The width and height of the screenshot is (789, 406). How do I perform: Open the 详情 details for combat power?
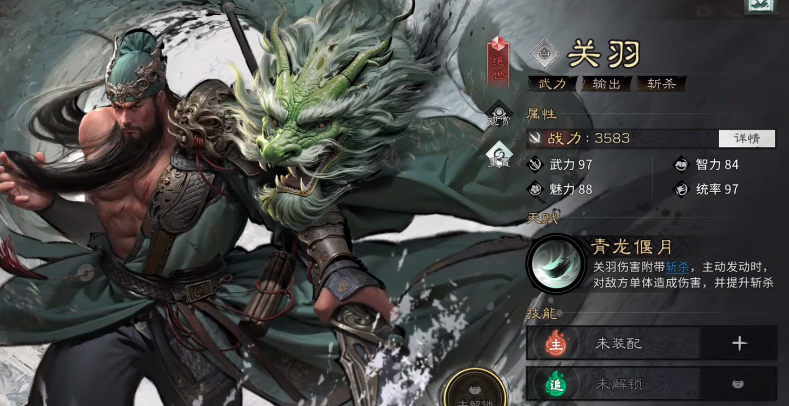(746, 138)
